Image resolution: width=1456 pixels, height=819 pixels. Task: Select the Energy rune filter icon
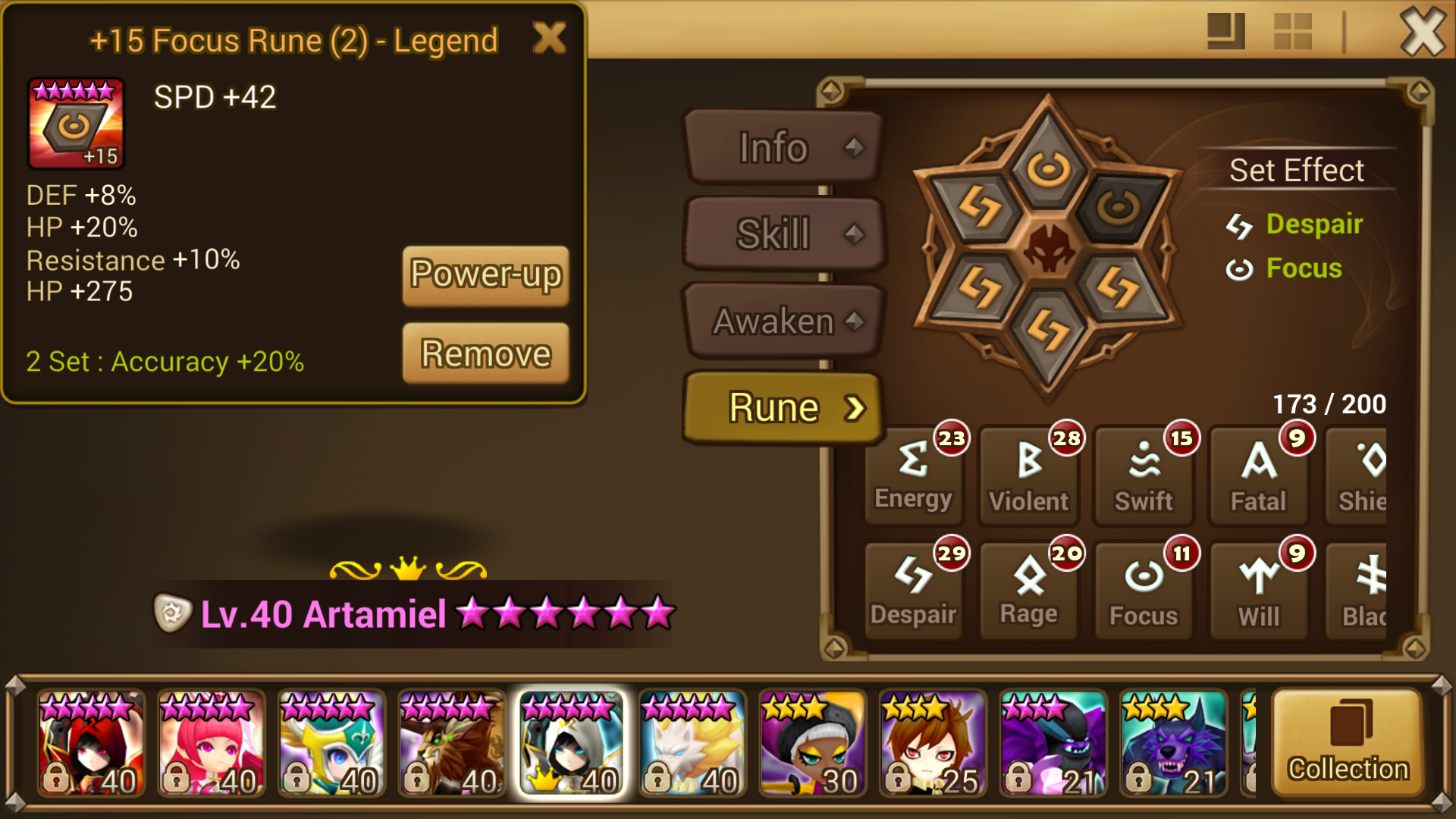pos(913,470)
